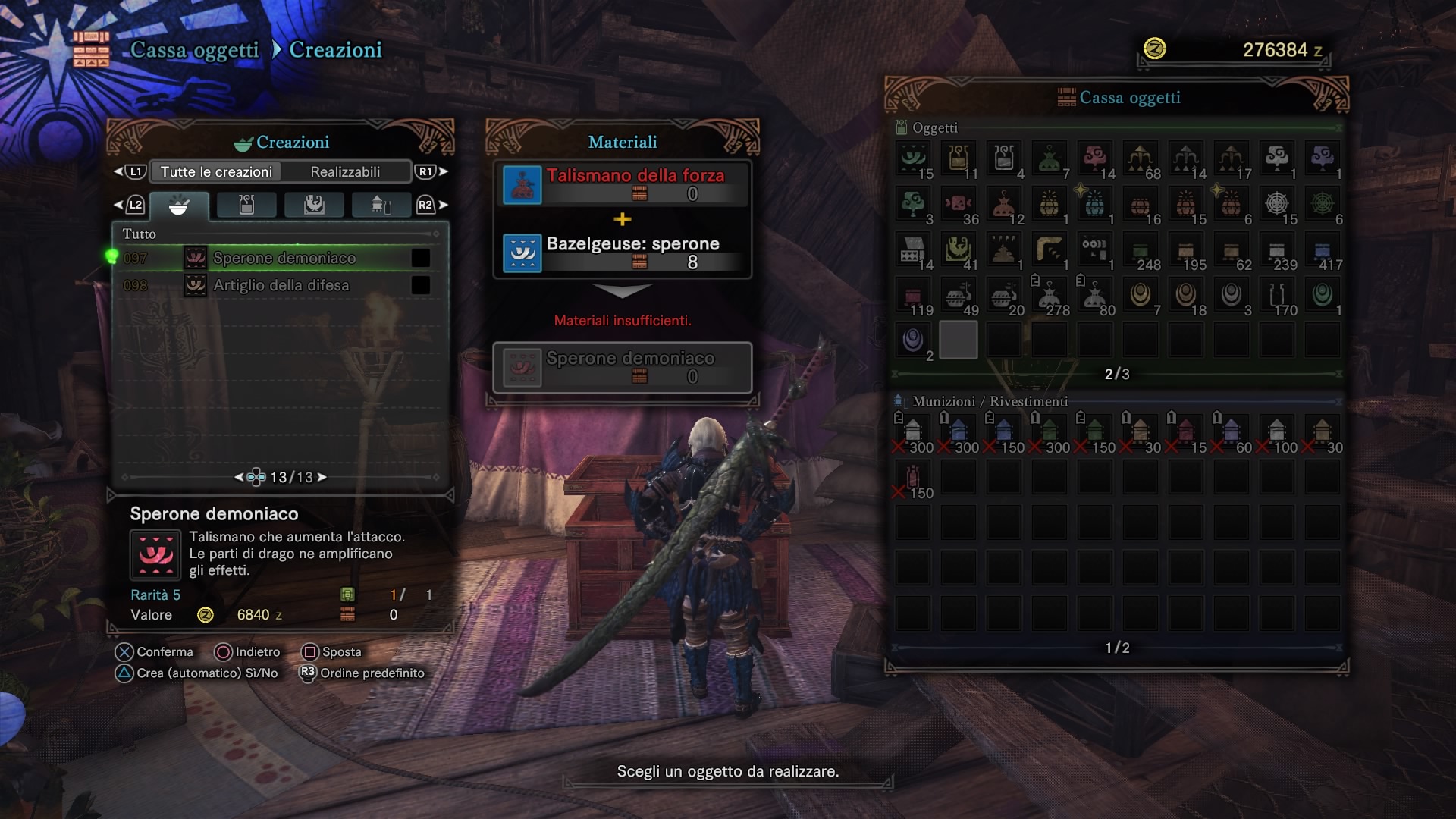Open the potion jar category tab
The width and height of the screenshot is (1456, 819).
click(x=246, y=206)
